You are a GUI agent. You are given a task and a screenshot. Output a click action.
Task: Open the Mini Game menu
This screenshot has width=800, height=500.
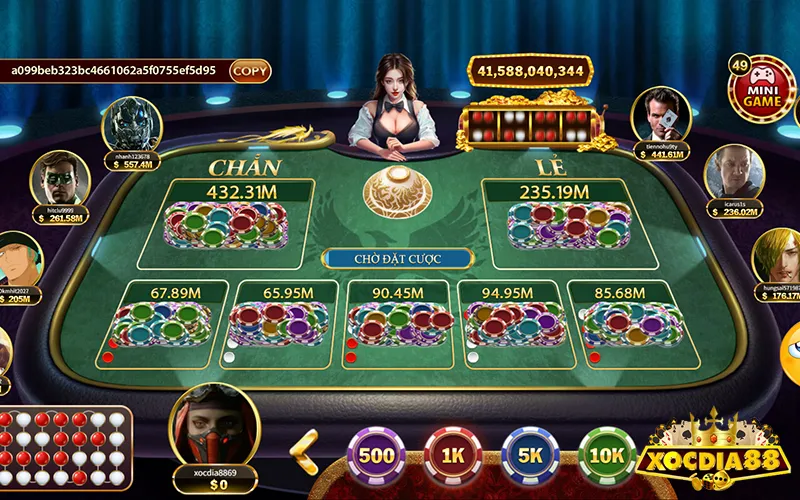[x=760, y=89]
